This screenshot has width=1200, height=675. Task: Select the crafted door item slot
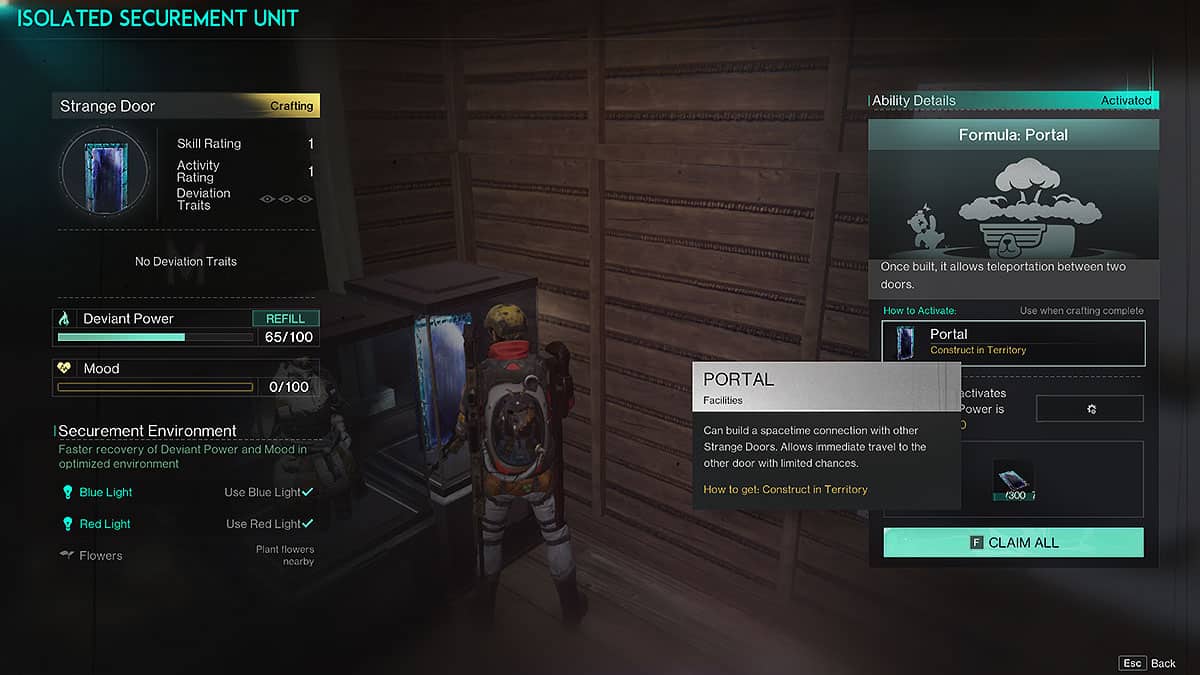1012,480
